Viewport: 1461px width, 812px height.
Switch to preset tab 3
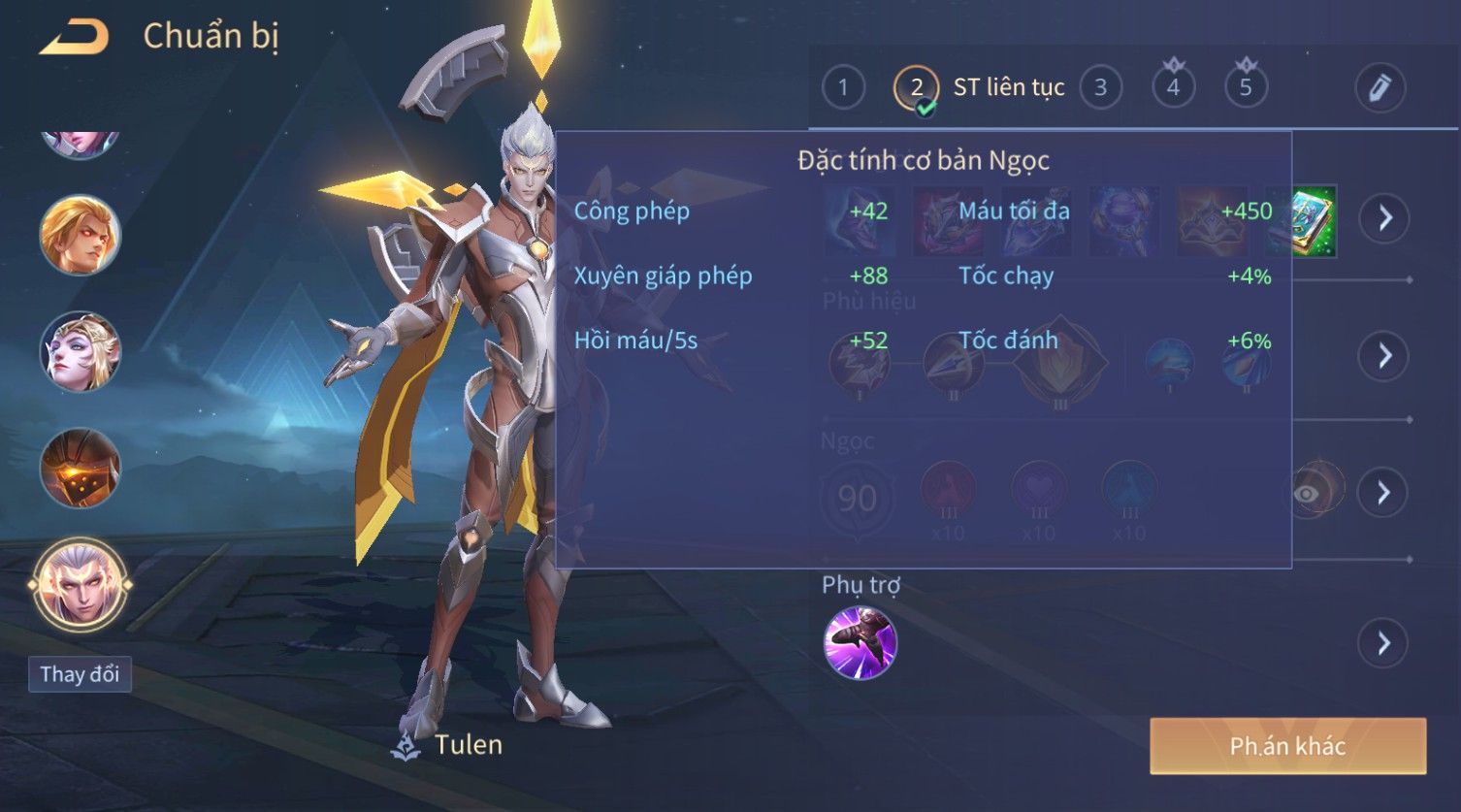(1100, 87)
